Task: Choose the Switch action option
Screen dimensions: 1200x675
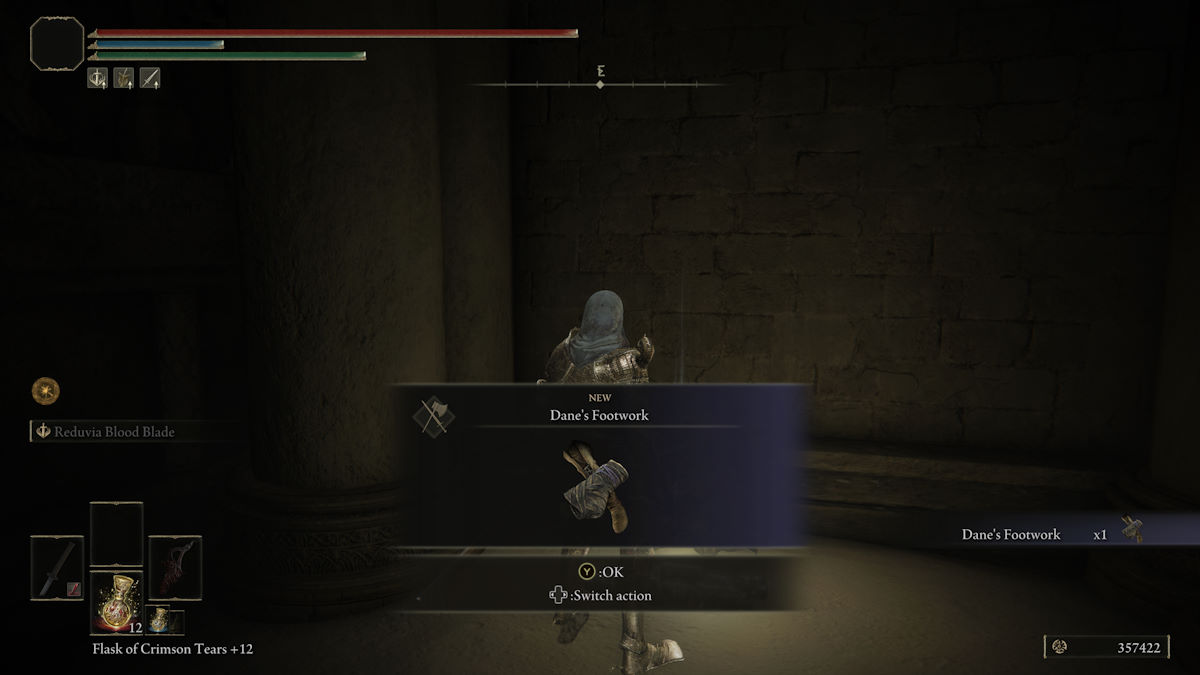Action: coord(601,596)
